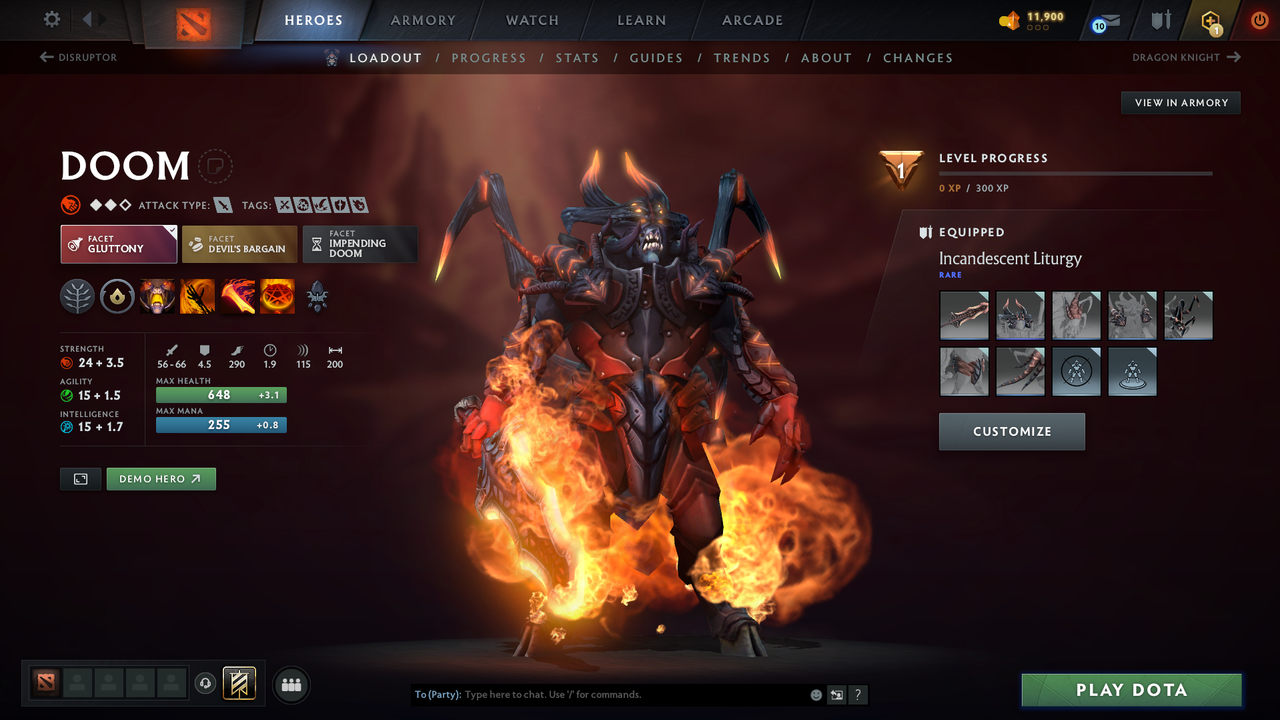Select the Gluttony facet
1280x720 pixels.
tap(118, 243)
